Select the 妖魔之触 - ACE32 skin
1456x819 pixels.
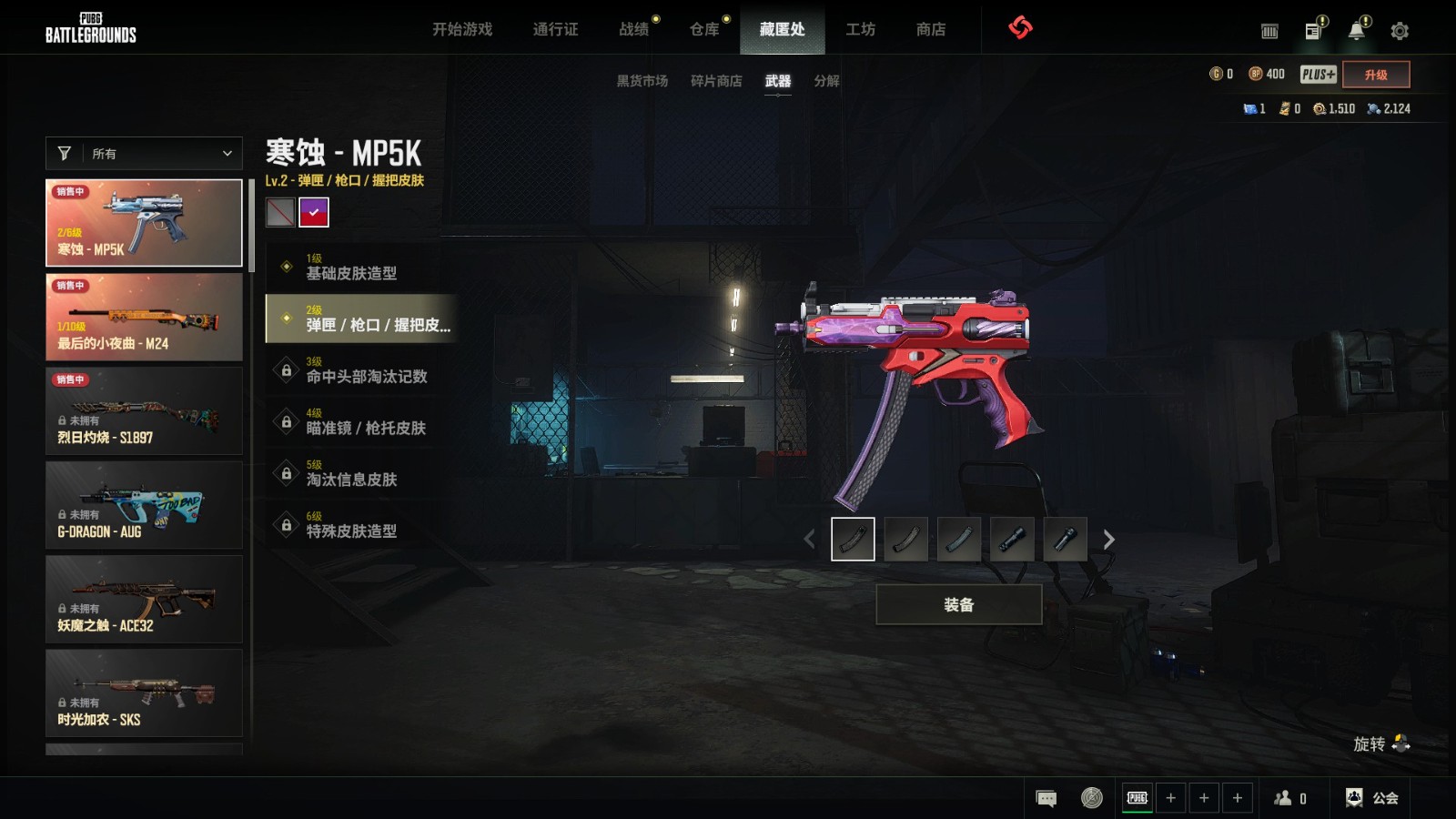144,599
